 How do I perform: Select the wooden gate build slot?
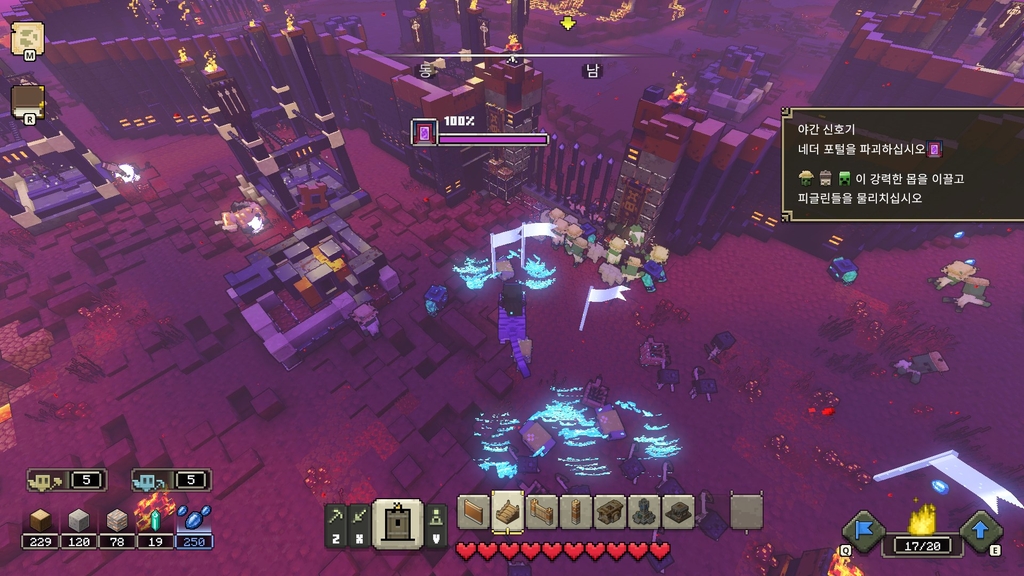click(x=542, y=512)
